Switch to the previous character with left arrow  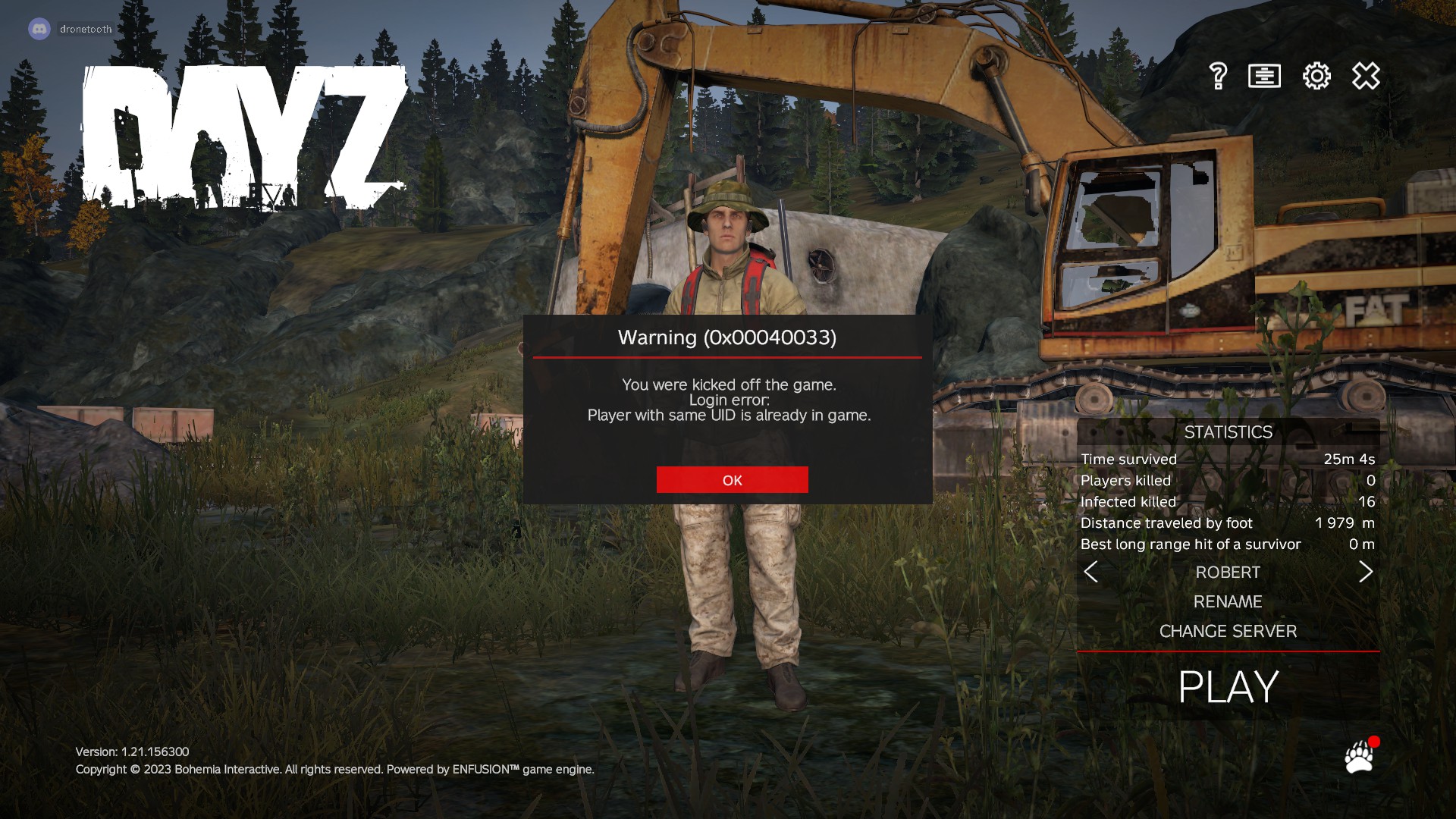coord(1090,572)
